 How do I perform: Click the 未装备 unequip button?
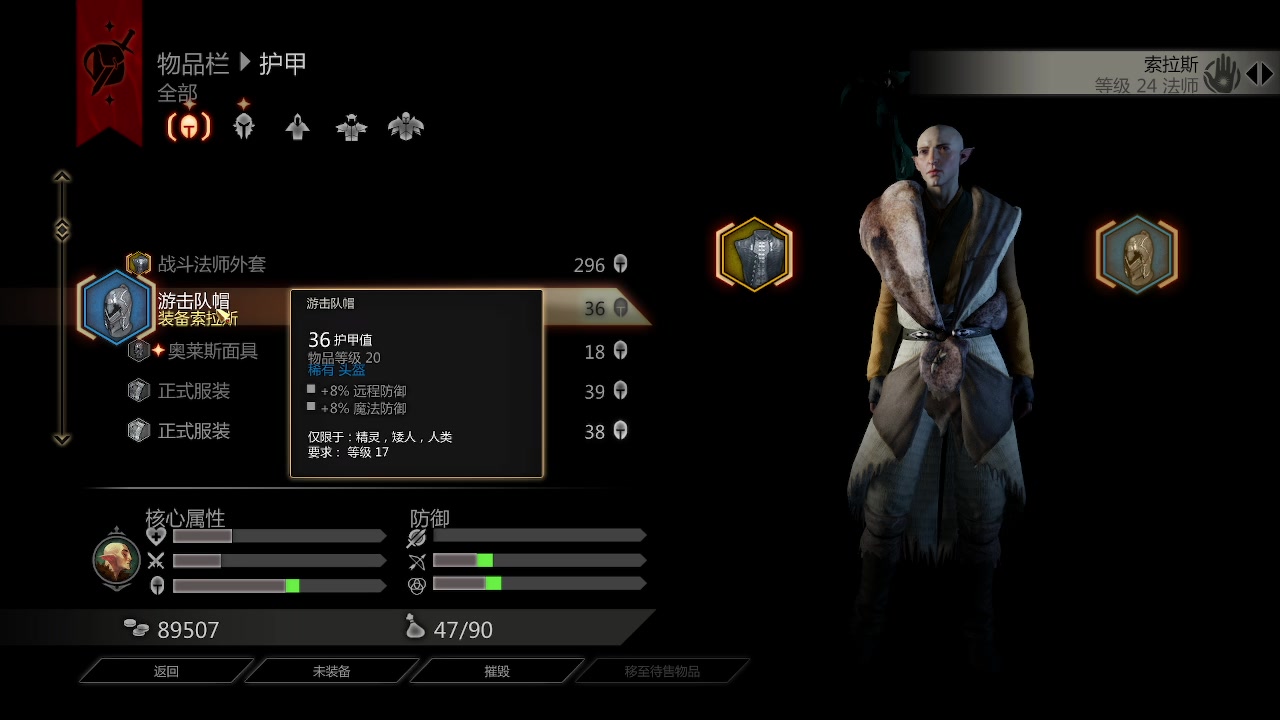point(331,671)
